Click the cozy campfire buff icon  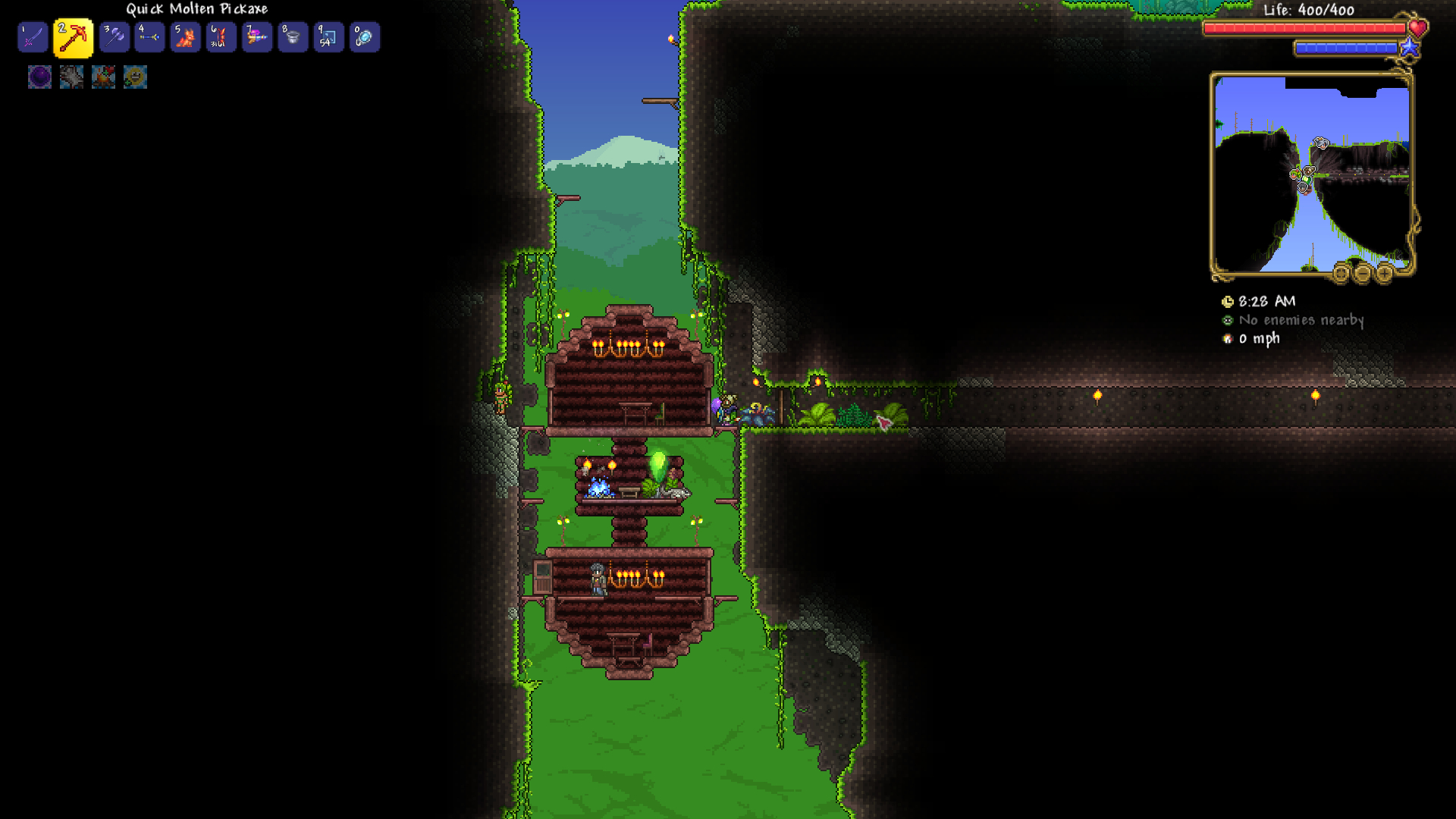[103, 77]
